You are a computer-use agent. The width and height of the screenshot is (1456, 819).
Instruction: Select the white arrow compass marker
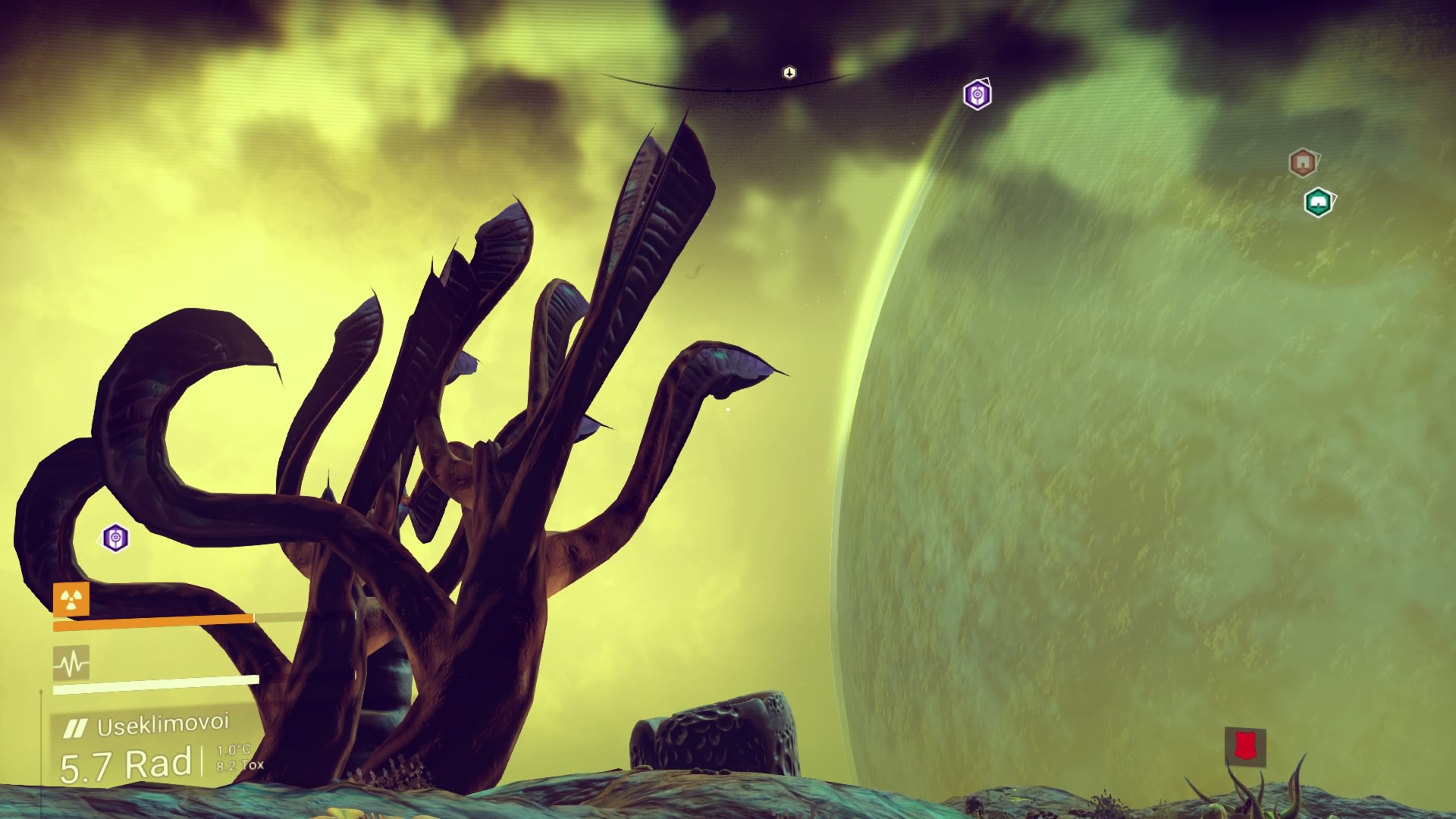tap(789, 73)
